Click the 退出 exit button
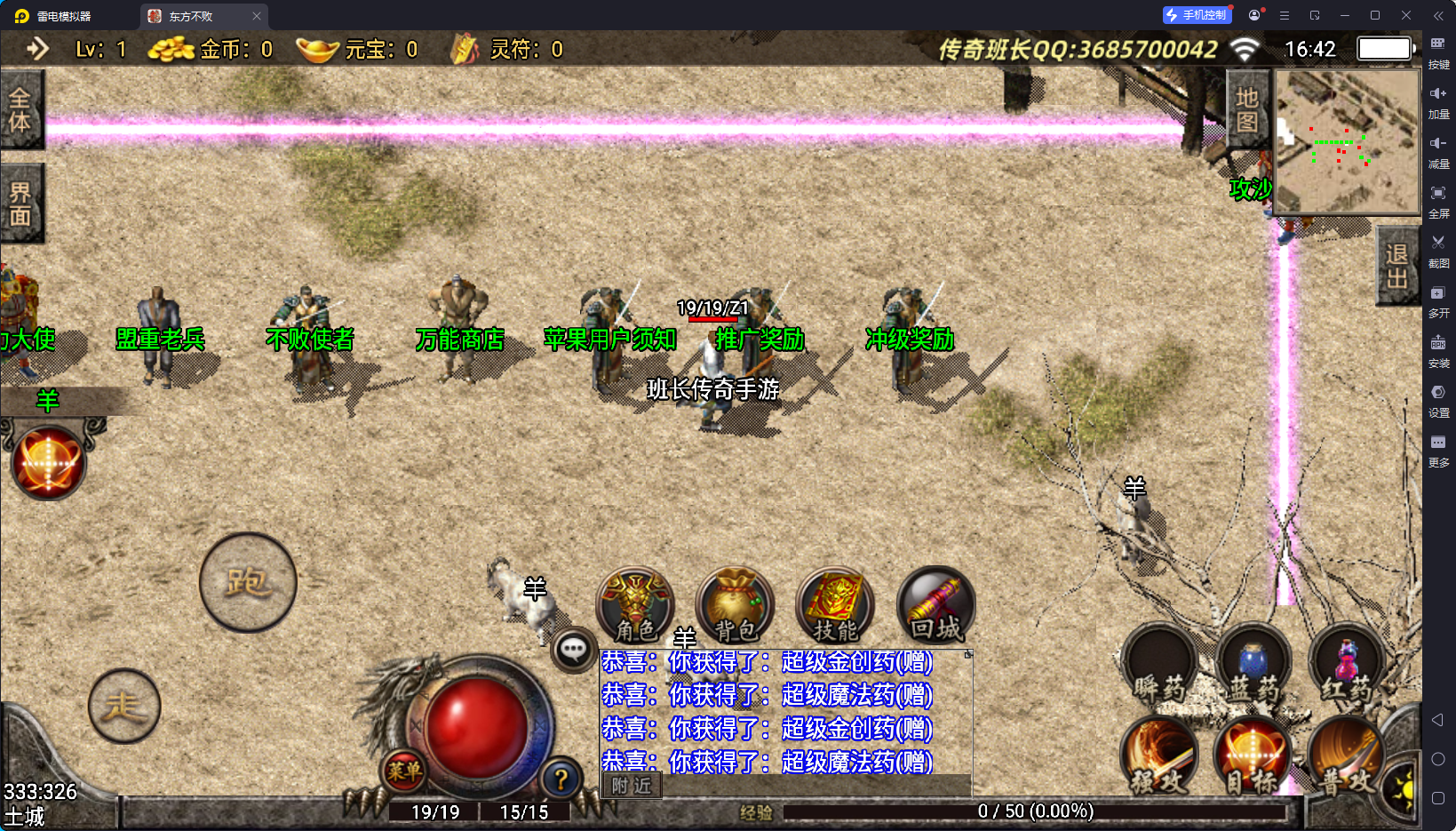This screenshot has height=831, width=1456. coord(1396,266)
